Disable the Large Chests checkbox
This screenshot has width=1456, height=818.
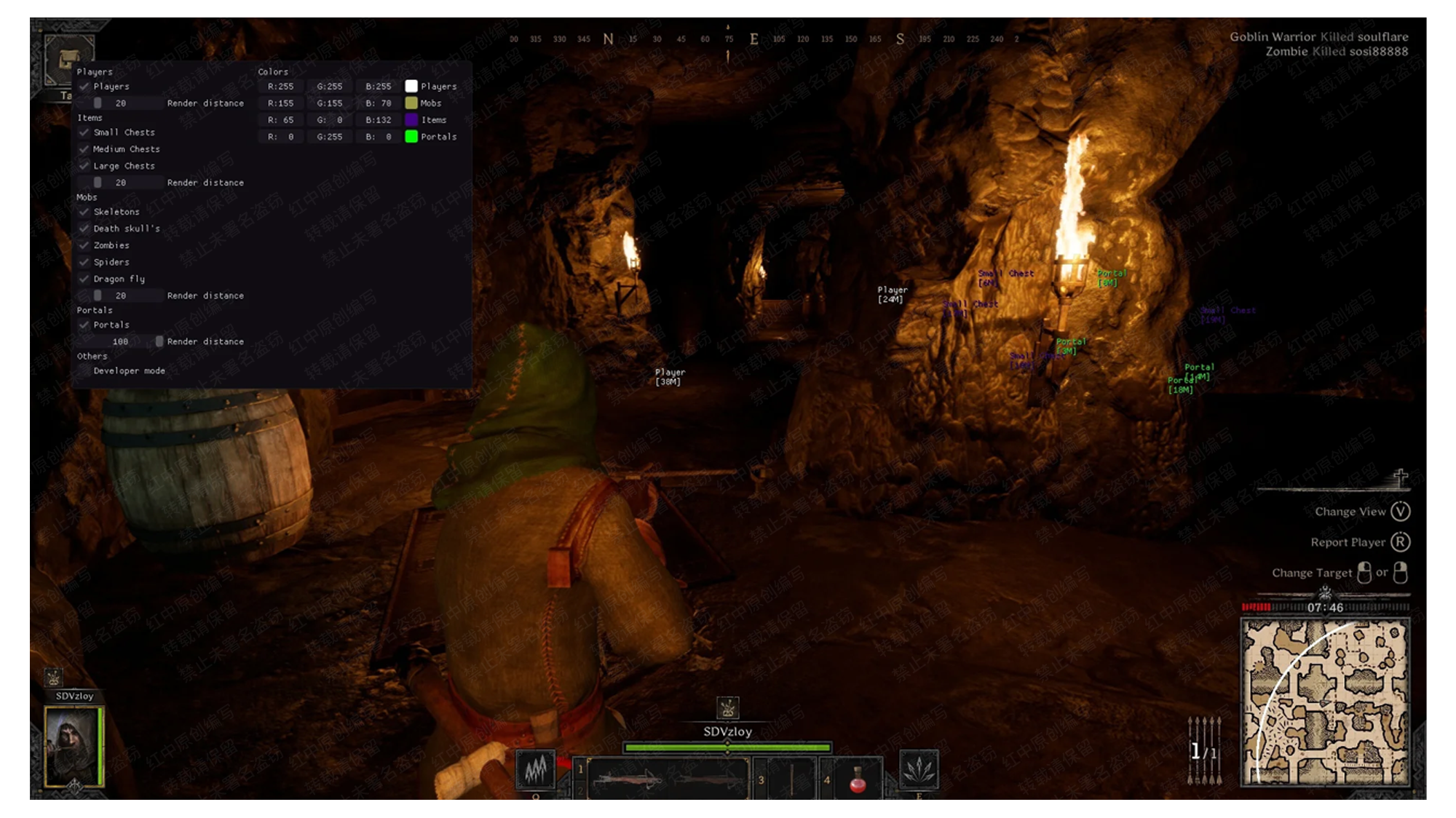click(x=84, y=166)
